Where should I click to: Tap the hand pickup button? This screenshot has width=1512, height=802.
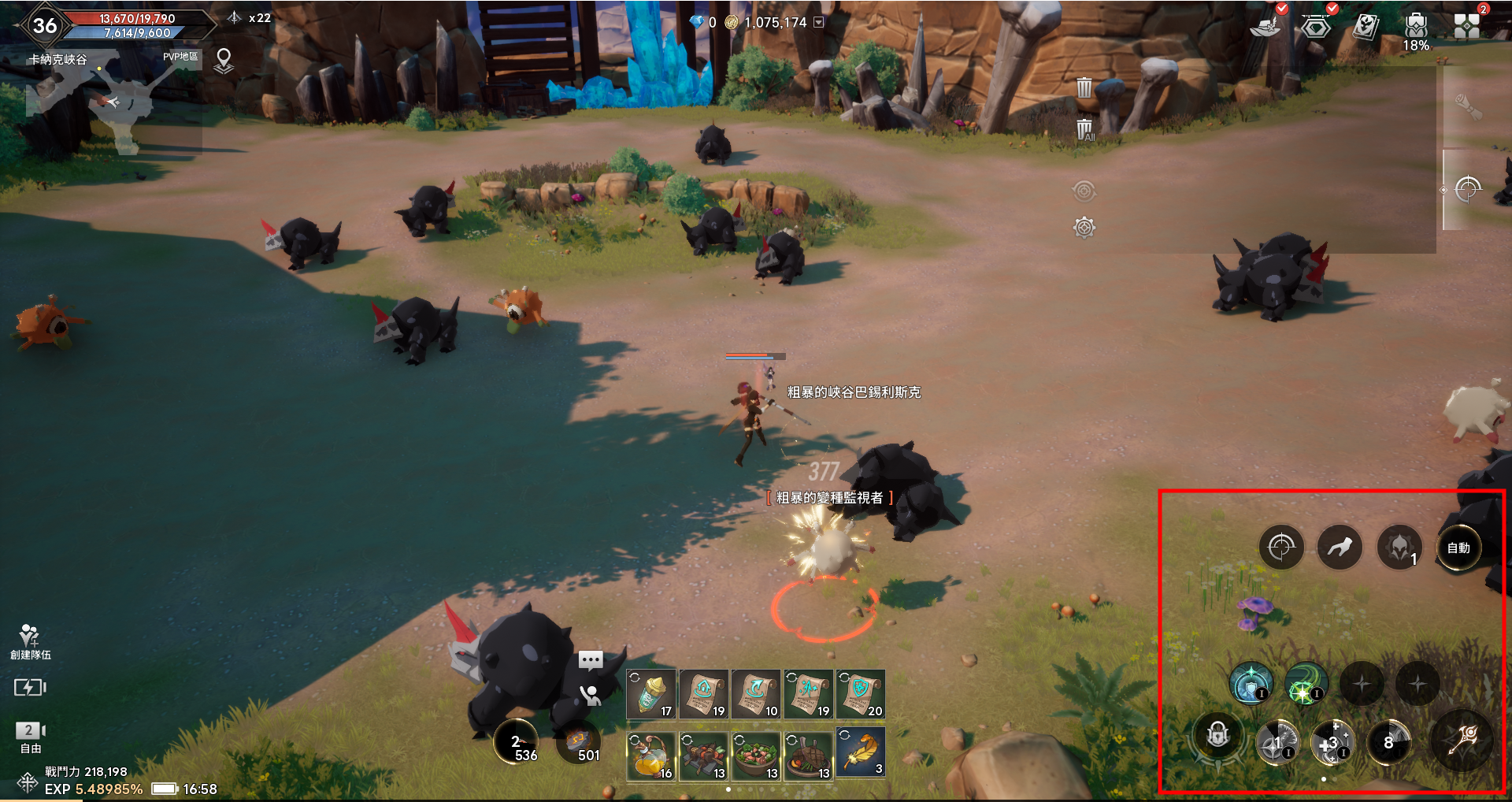point(590,695)
